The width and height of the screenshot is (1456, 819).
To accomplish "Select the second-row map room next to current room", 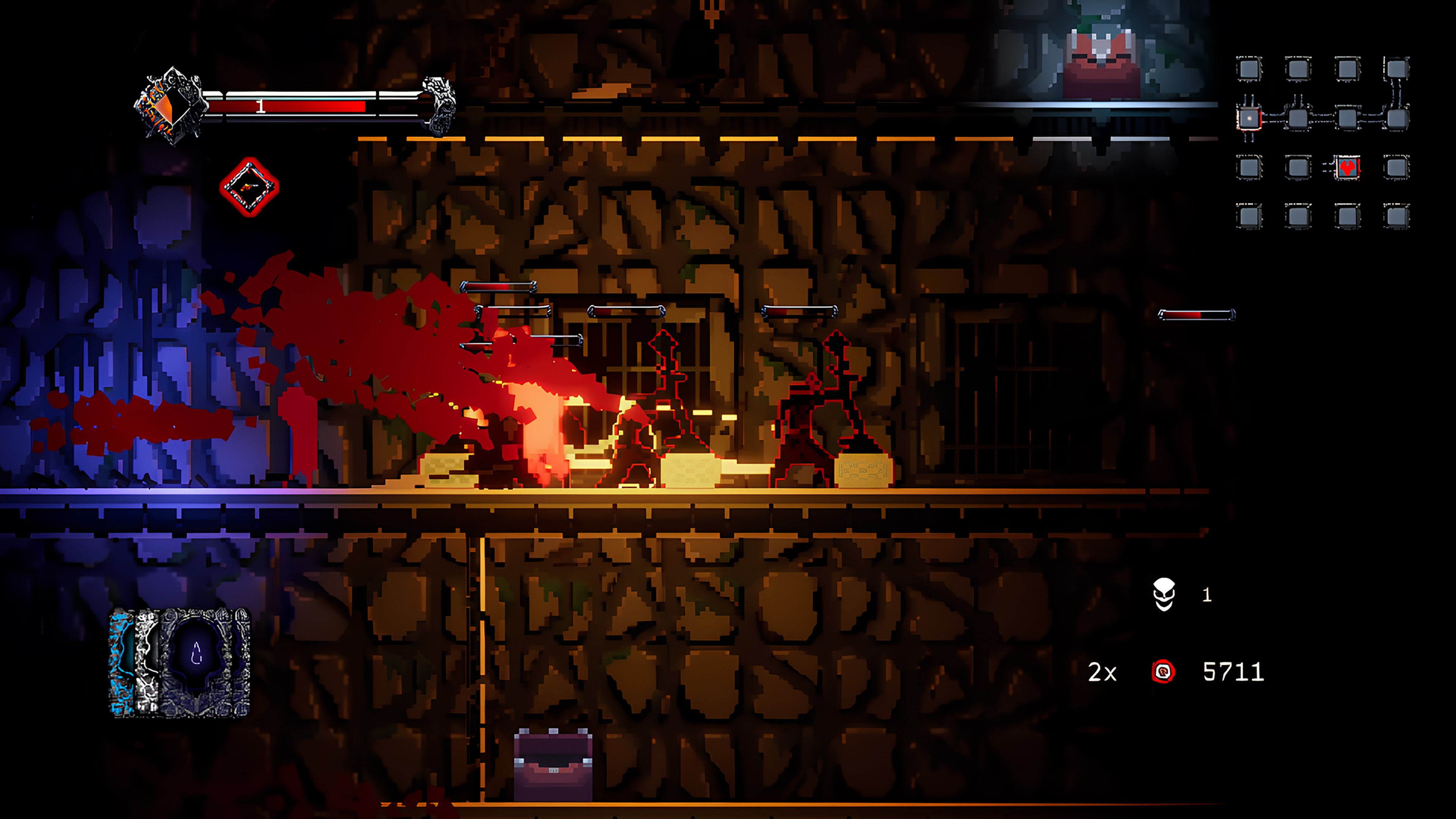I will pos(1298,118).
